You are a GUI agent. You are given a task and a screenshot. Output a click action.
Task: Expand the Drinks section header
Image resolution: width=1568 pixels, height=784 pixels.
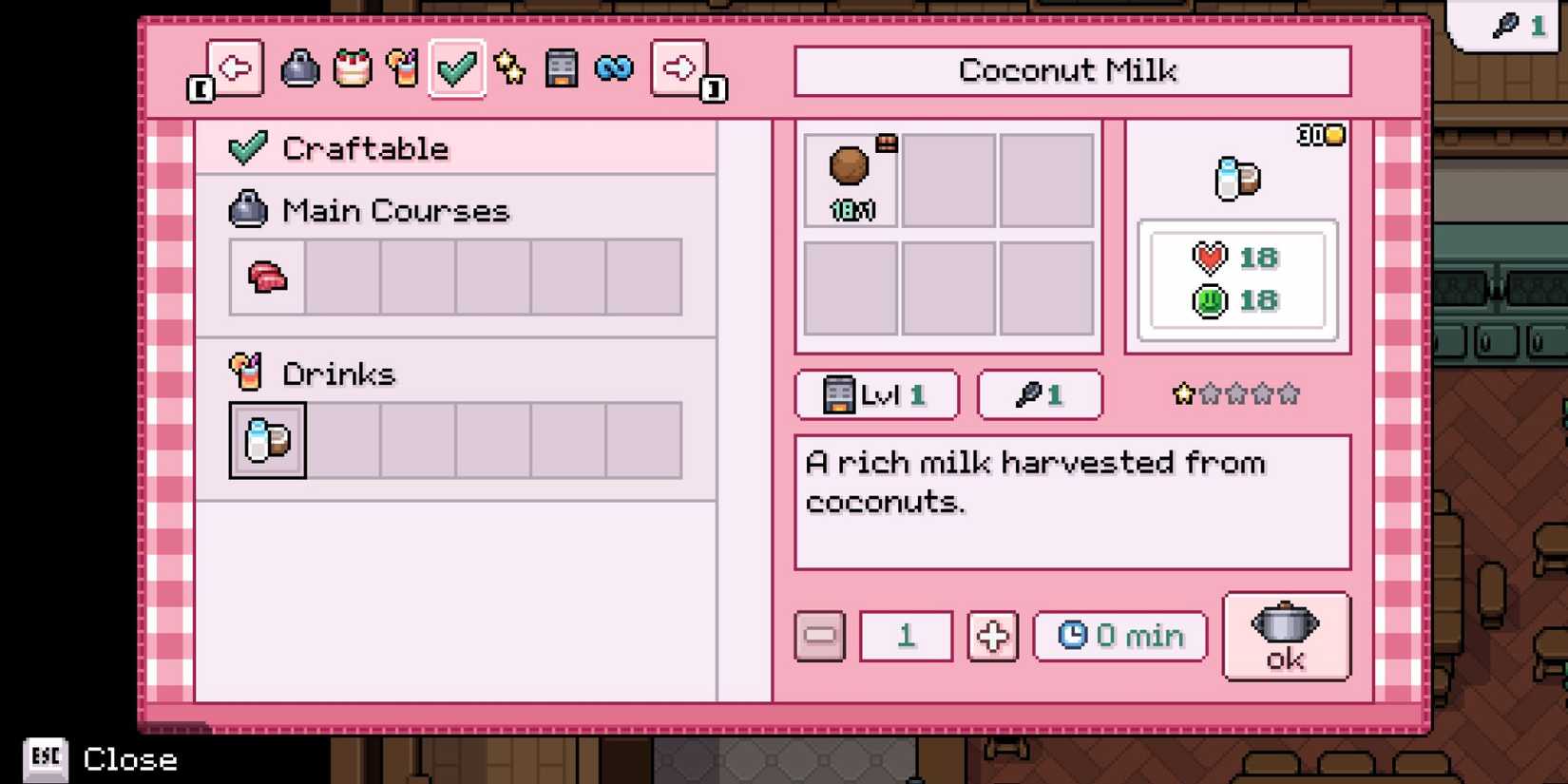coord(337,373)
